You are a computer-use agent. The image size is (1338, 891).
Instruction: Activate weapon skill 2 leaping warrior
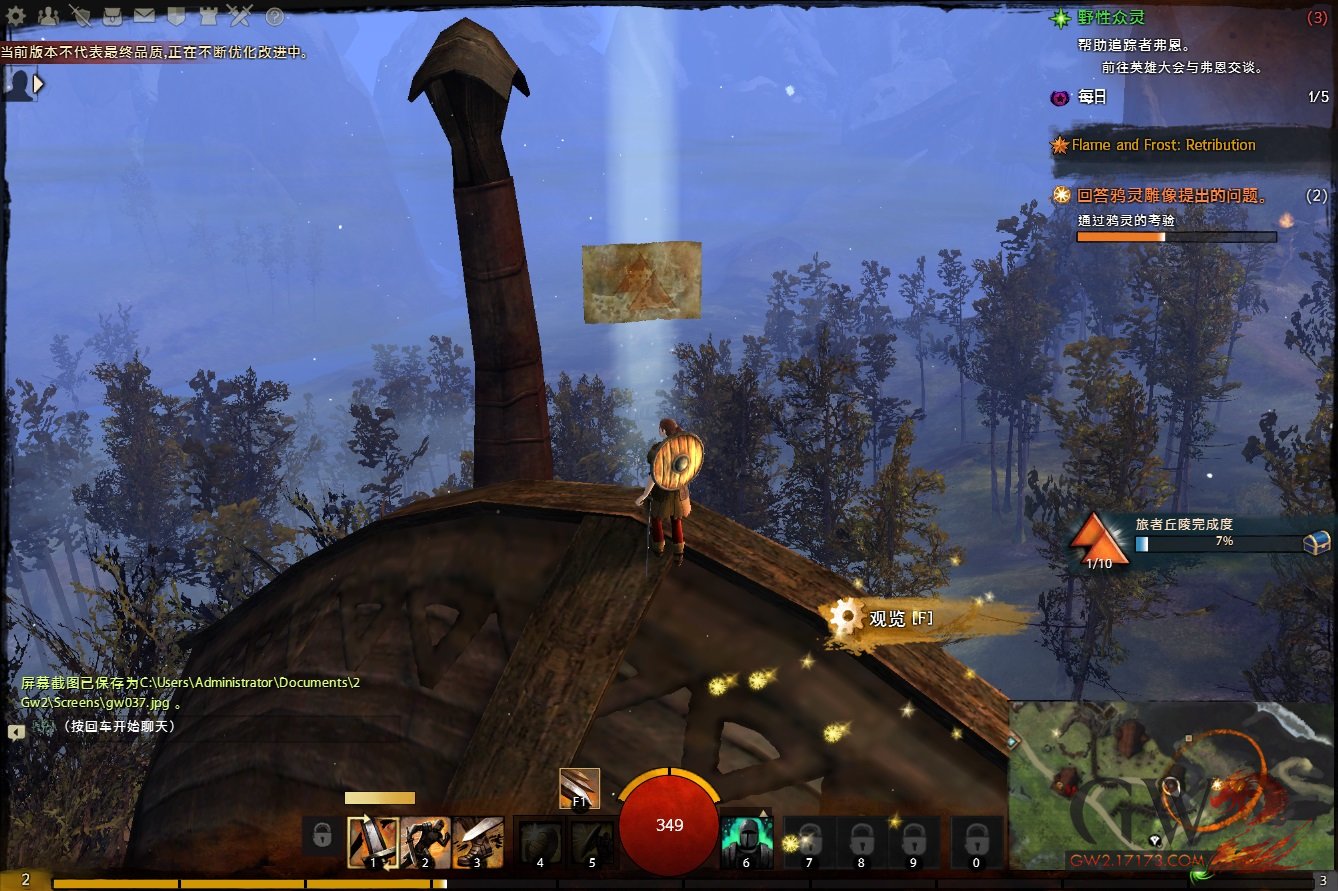click(x=425, y=842)
